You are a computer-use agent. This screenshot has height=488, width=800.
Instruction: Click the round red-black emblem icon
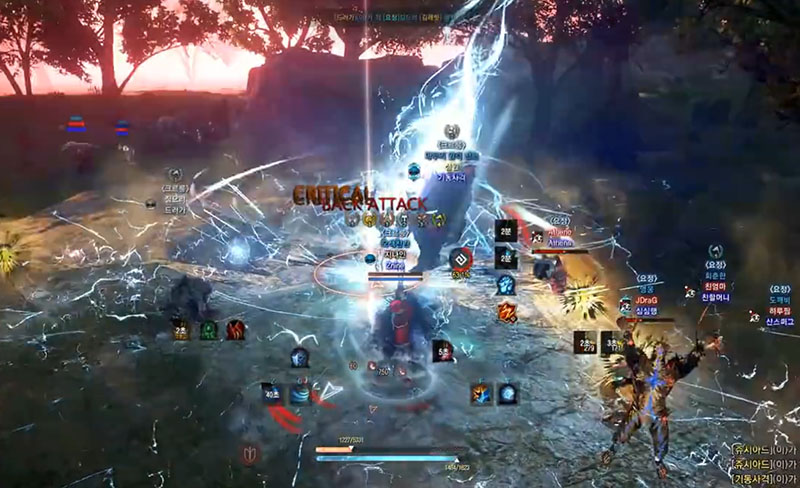click(x=460, y=258)
